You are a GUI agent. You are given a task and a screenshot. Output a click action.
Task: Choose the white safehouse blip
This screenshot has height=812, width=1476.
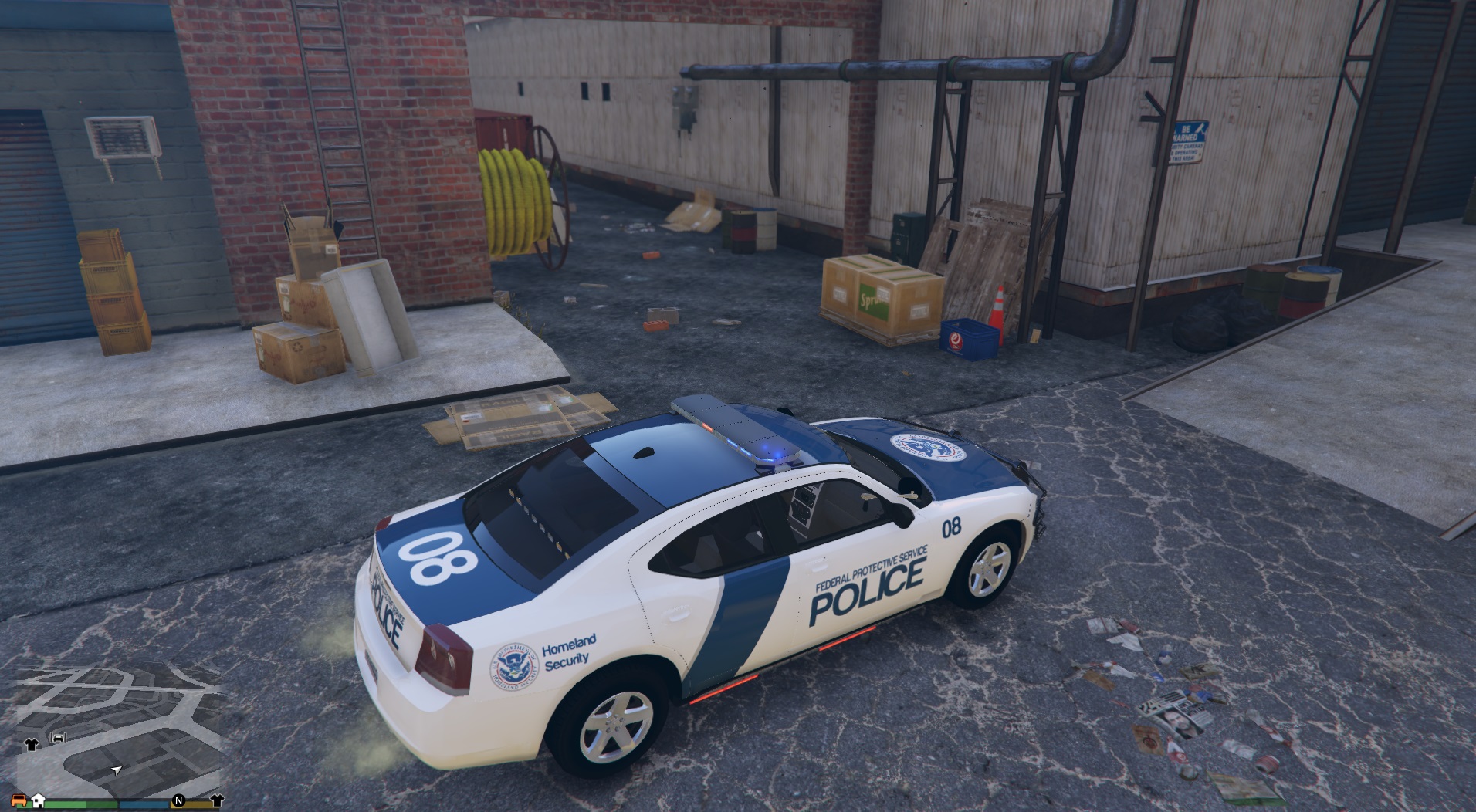pyautogui.click(x=38, y=800)
